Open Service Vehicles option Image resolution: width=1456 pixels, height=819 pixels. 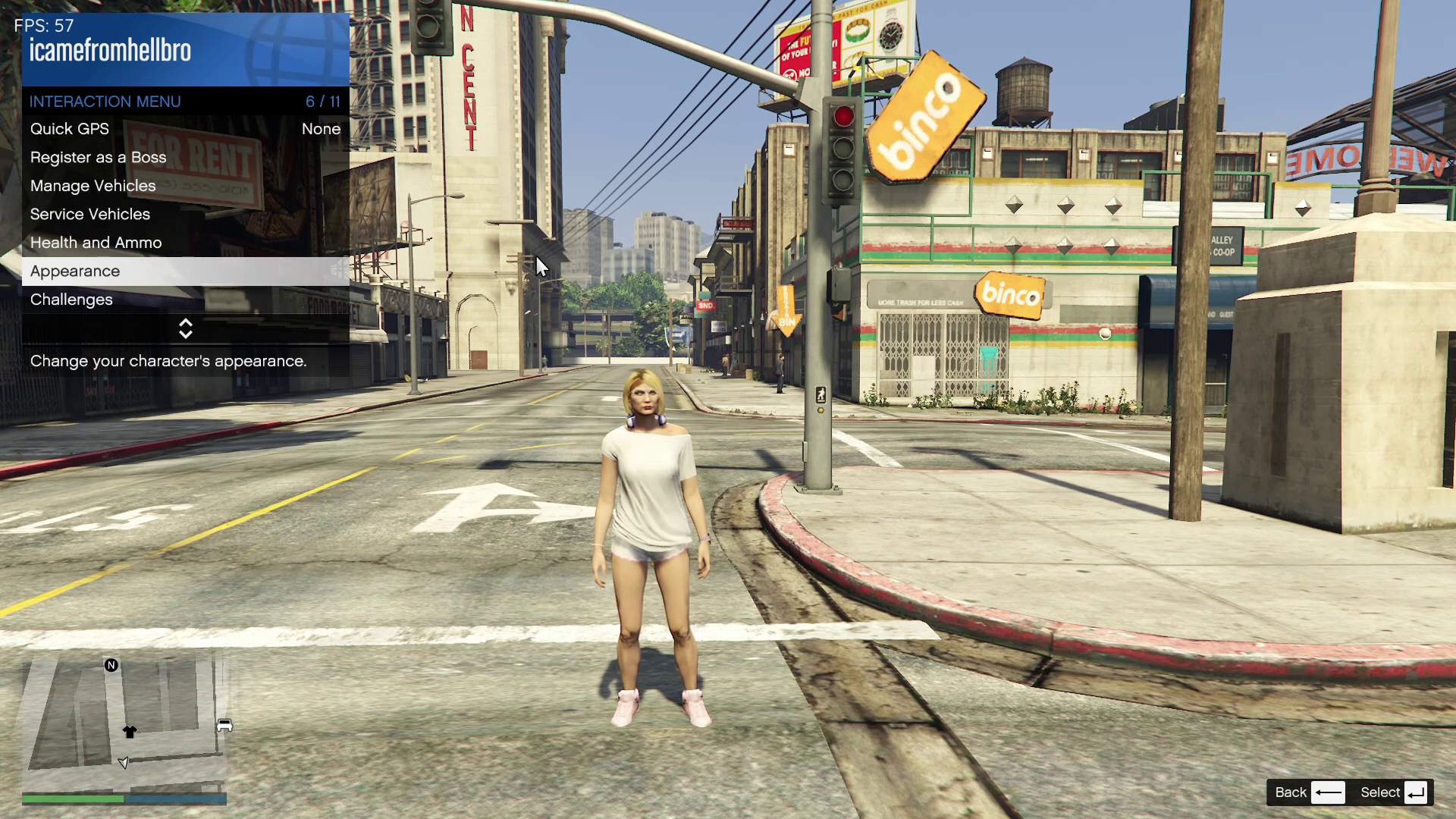coord(185,215)
